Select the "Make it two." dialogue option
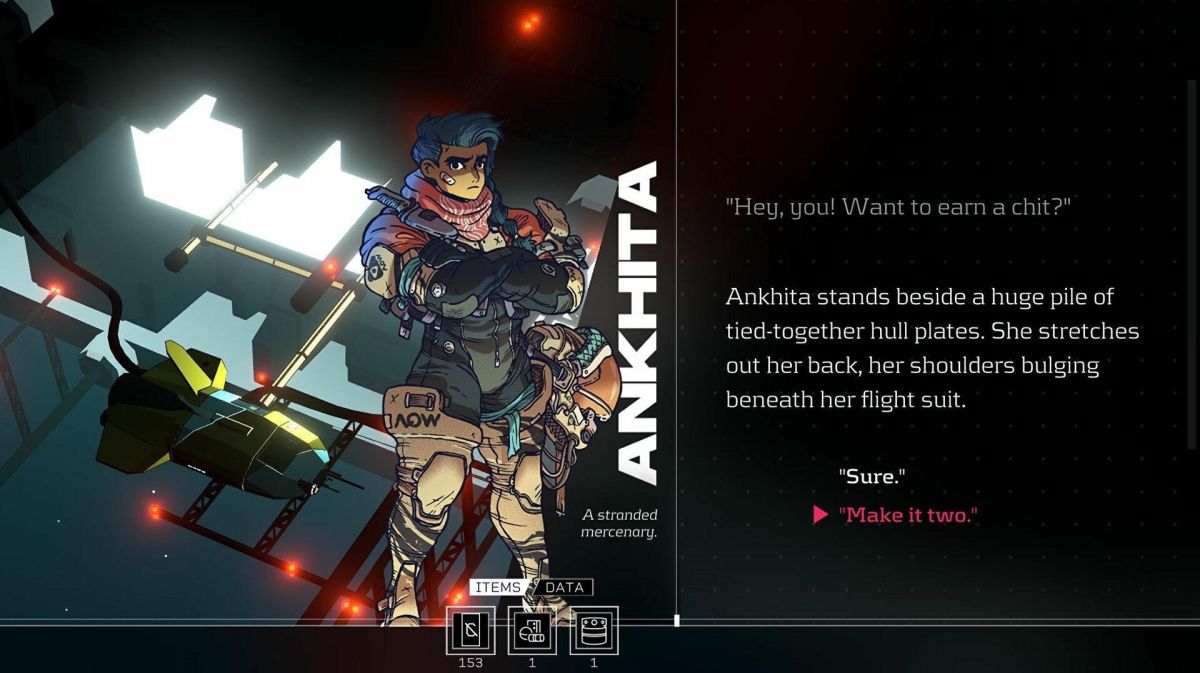1200x673 pixels. [907, 515]
